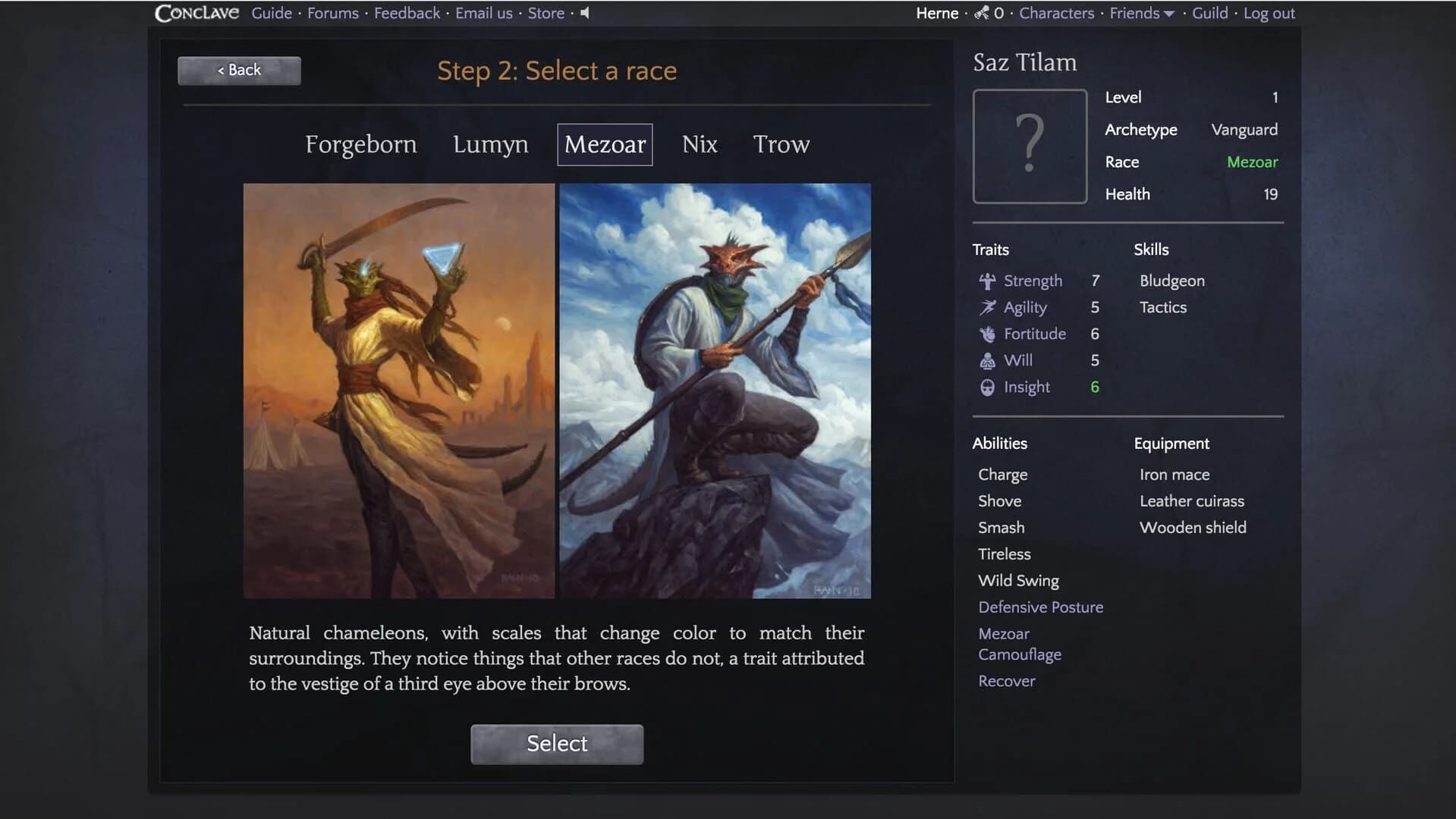Click the question mark portrait placeholder
The image size is (1456, 819).
[1029, 146]
